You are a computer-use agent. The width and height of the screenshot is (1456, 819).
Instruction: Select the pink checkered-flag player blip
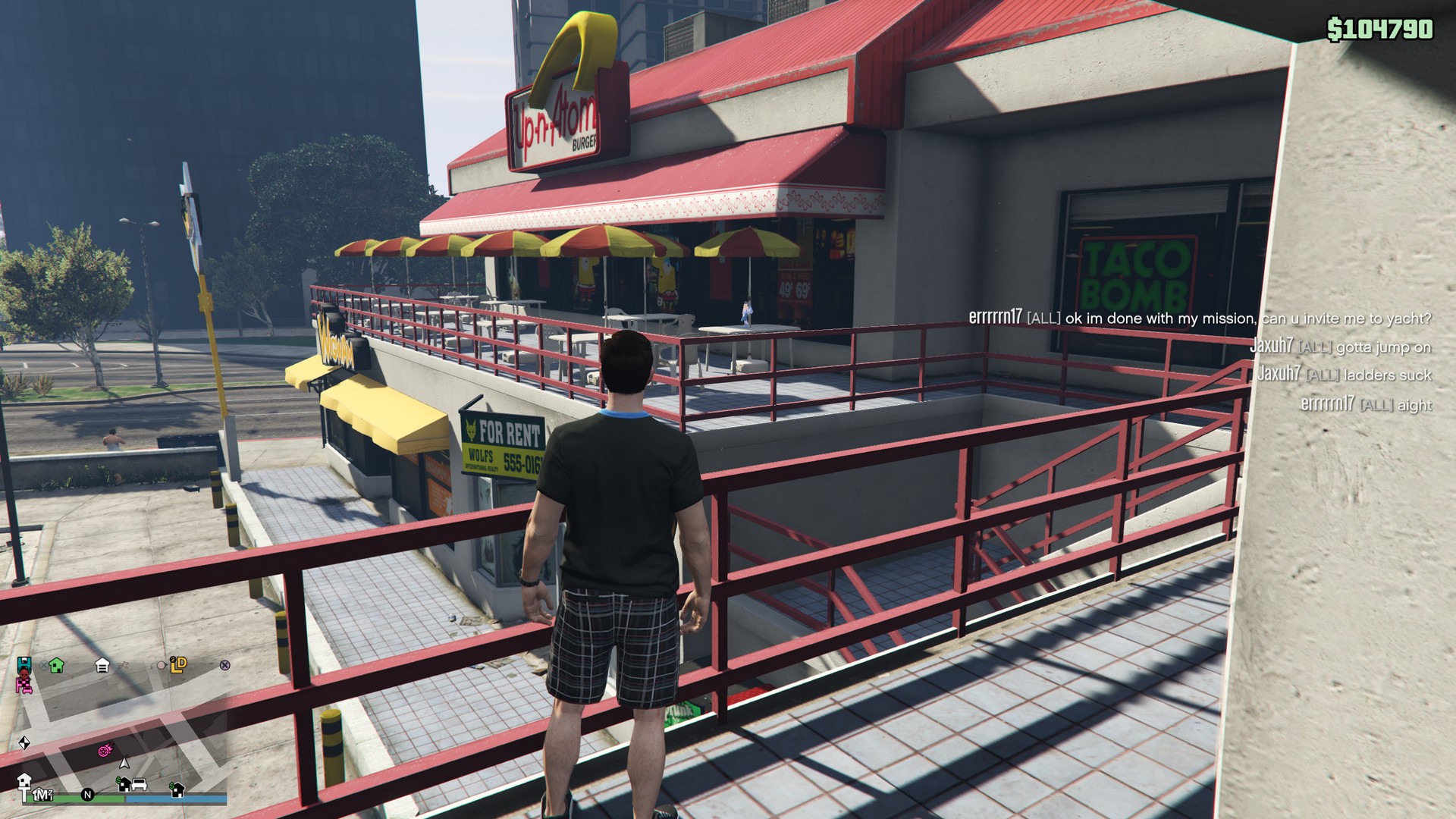pyautogui.click(x=24, y=685)
